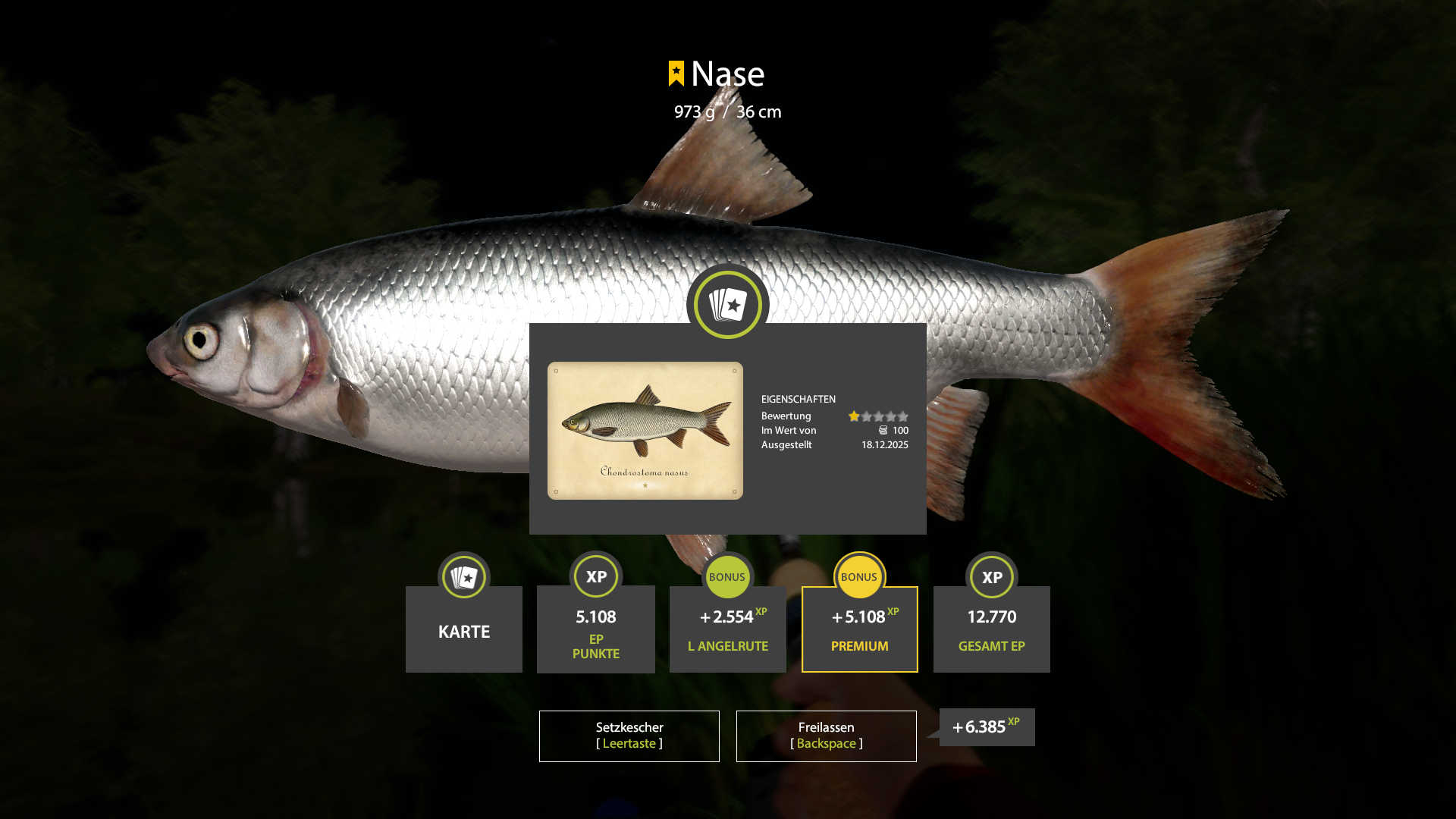
Task: Click the yellow bookmark icon next to Nase
Action: (x=677, y=73)
